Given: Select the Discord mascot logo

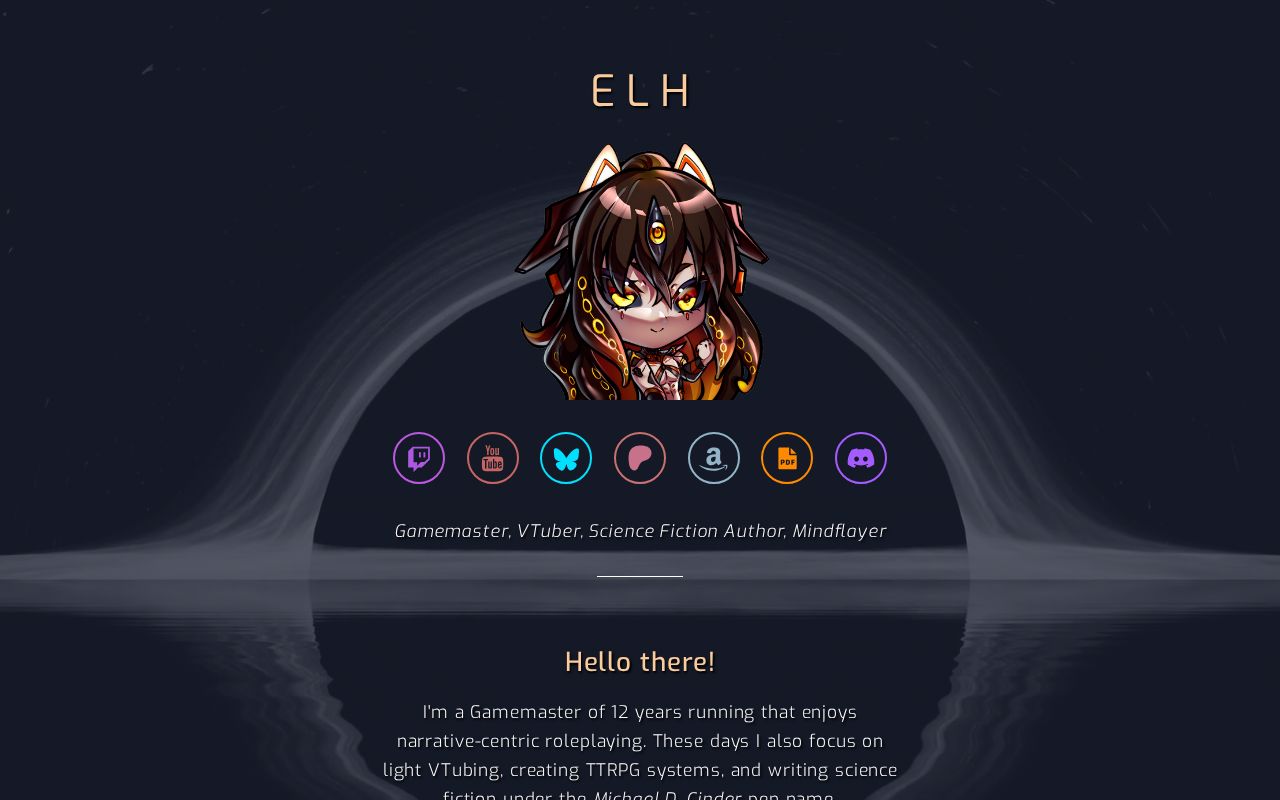Looking at the screenshot, I should pos(861,458).
